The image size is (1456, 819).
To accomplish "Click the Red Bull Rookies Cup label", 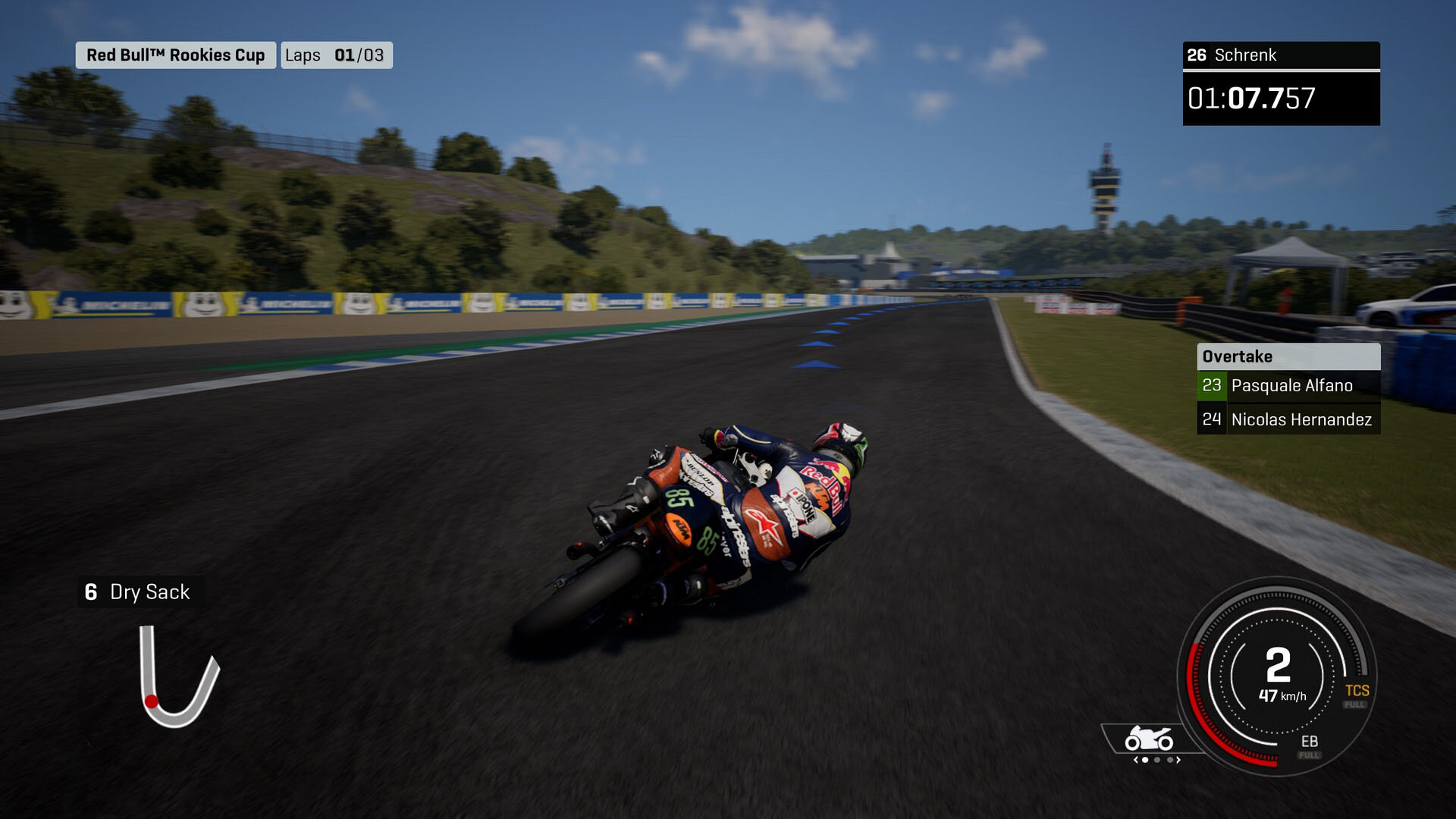I will point(175,55).
